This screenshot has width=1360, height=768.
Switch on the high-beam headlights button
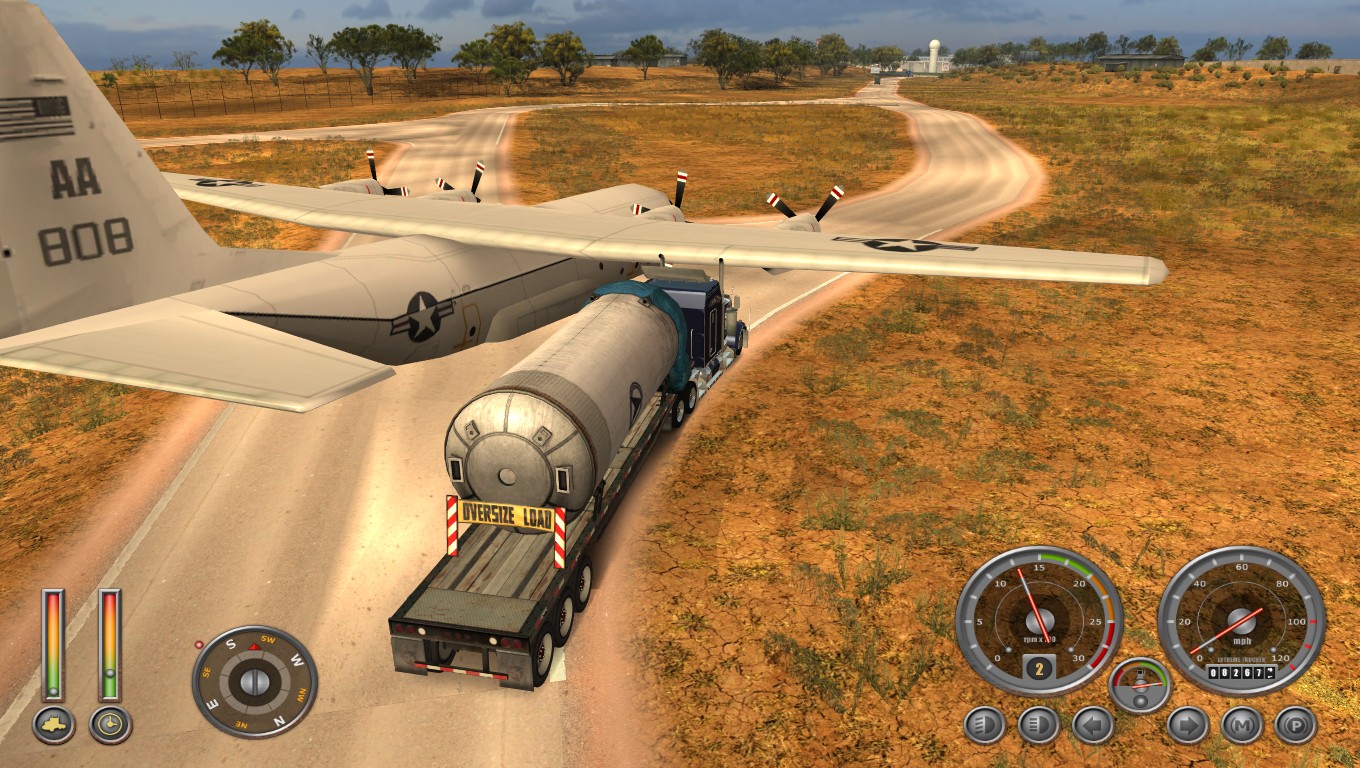pyautogui.click(x=1038, y=725)
